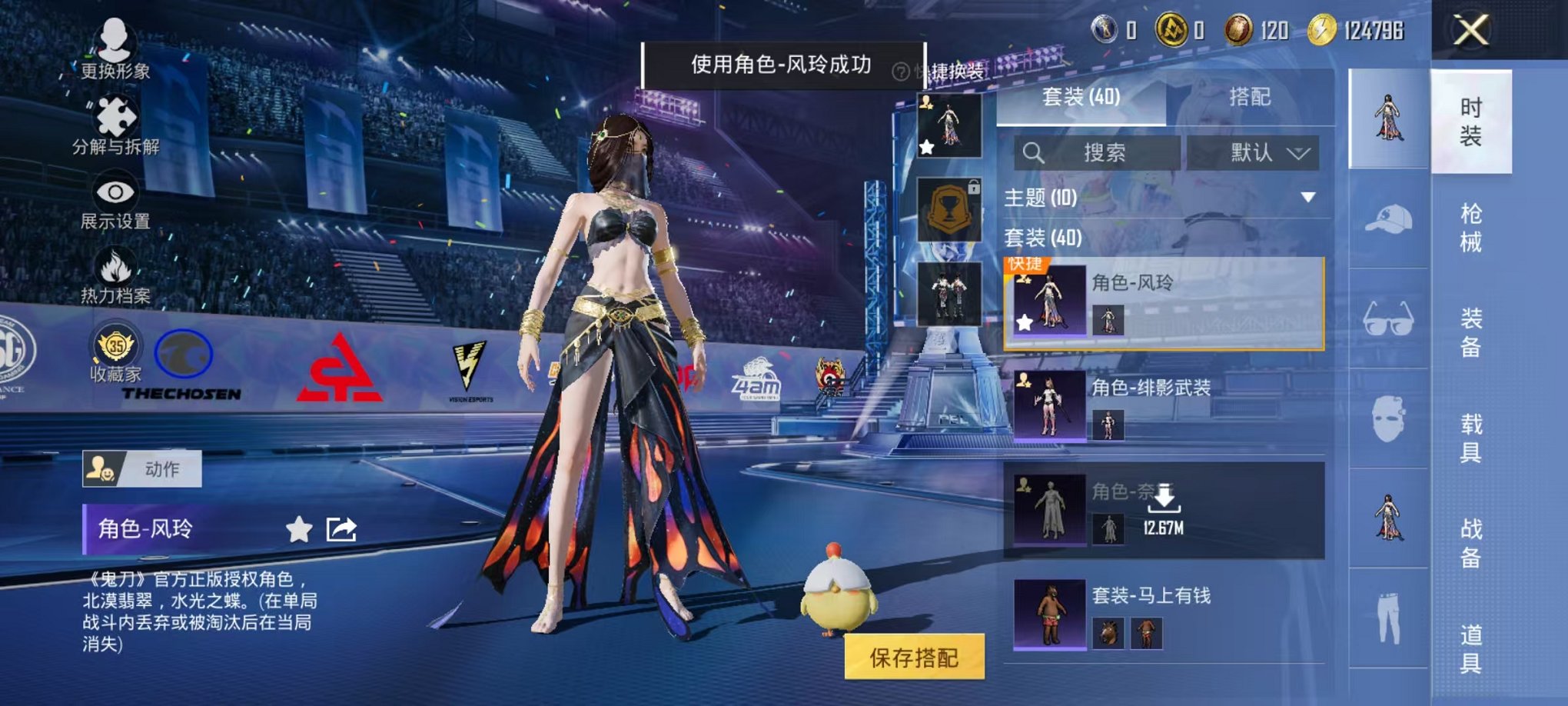Select the 套装 (40) tab

tap(1081, 97)
